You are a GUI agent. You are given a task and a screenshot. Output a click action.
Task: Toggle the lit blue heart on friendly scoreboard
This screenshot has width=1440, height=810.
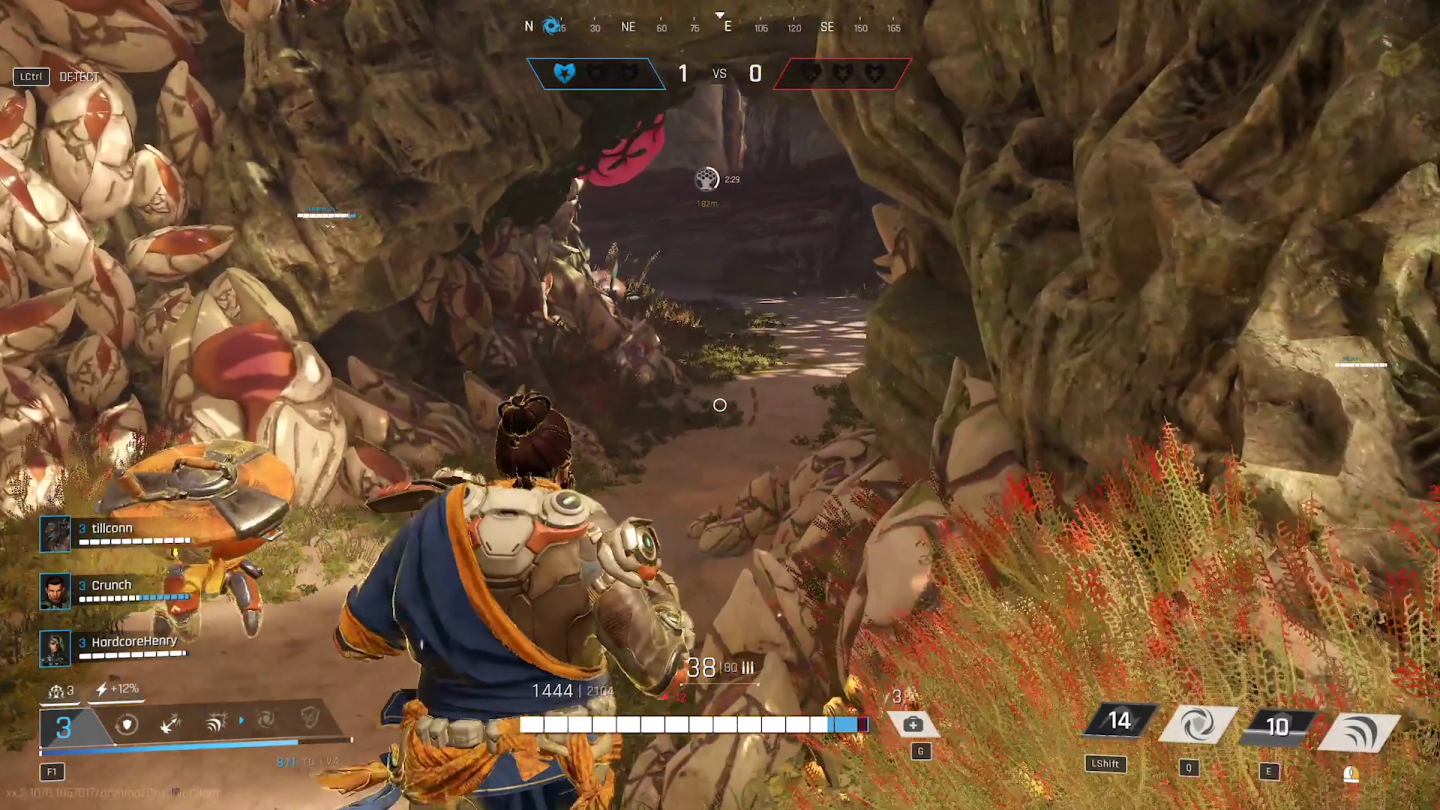566,72
